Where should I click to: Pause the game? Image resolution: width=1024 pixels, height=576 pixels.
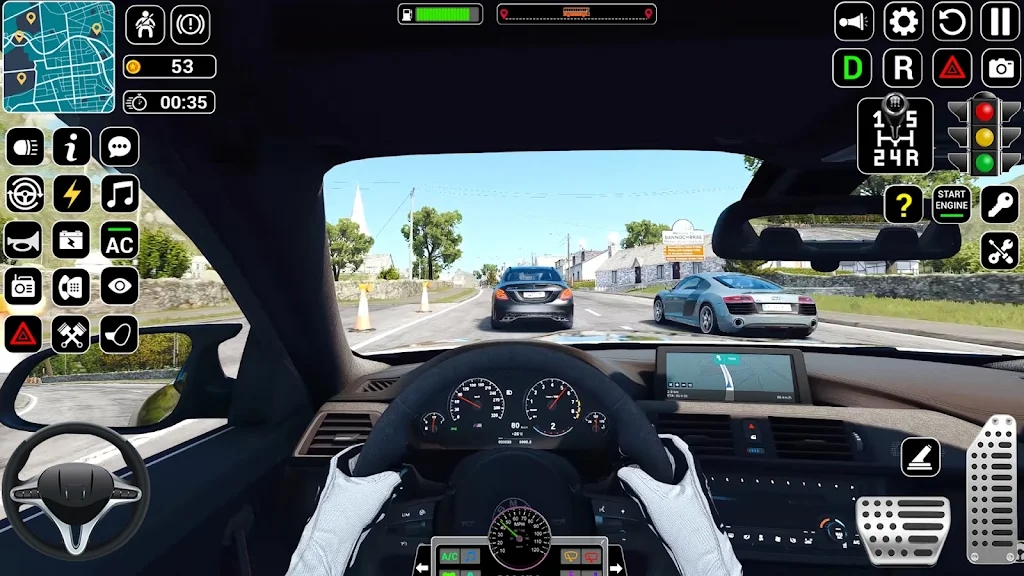(x=1000, y=21)
